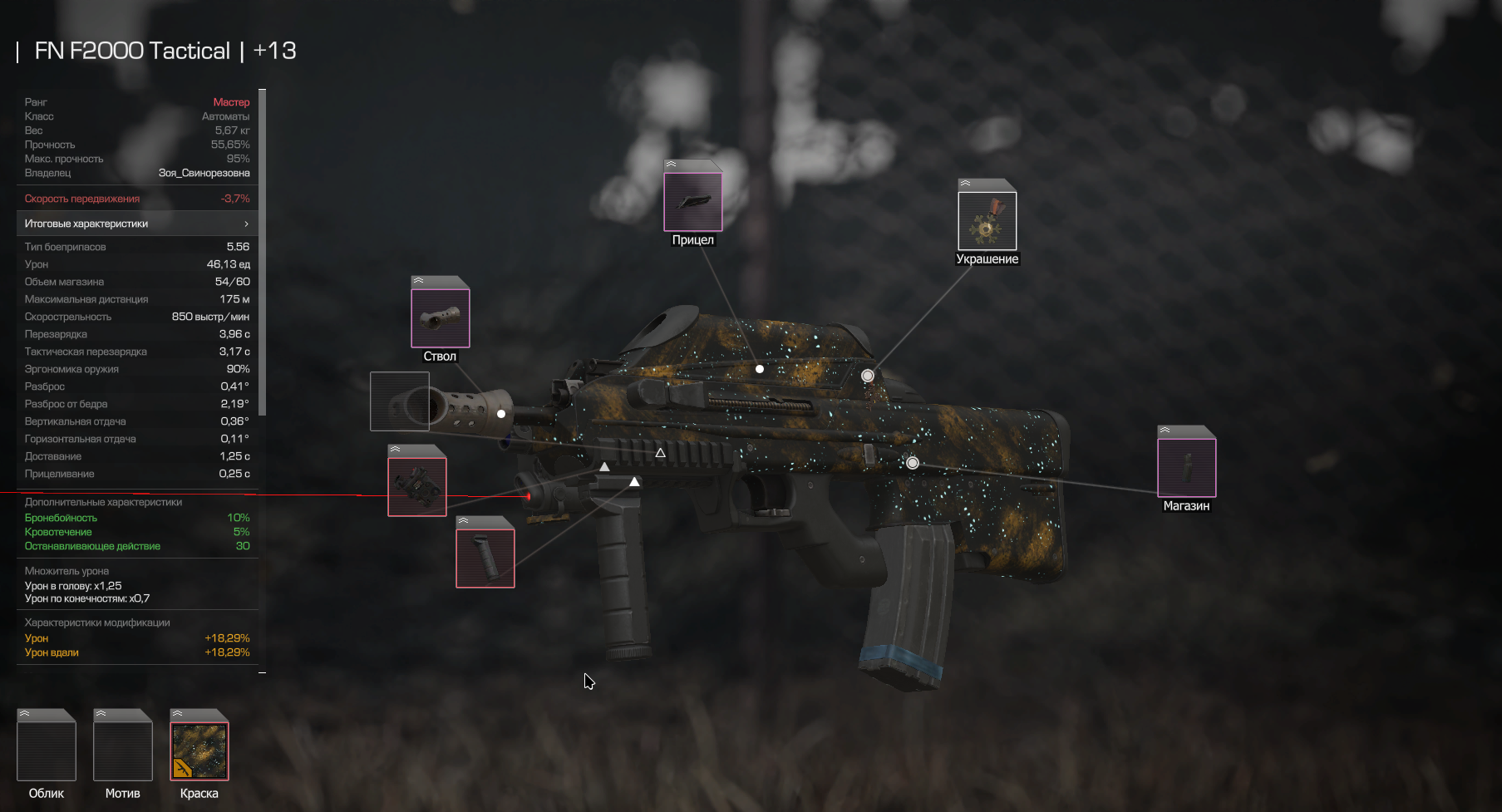Viewport: 1502px width, 812px height.
Task: Choose the Краска paint skin slot
Action: point(199,750)
